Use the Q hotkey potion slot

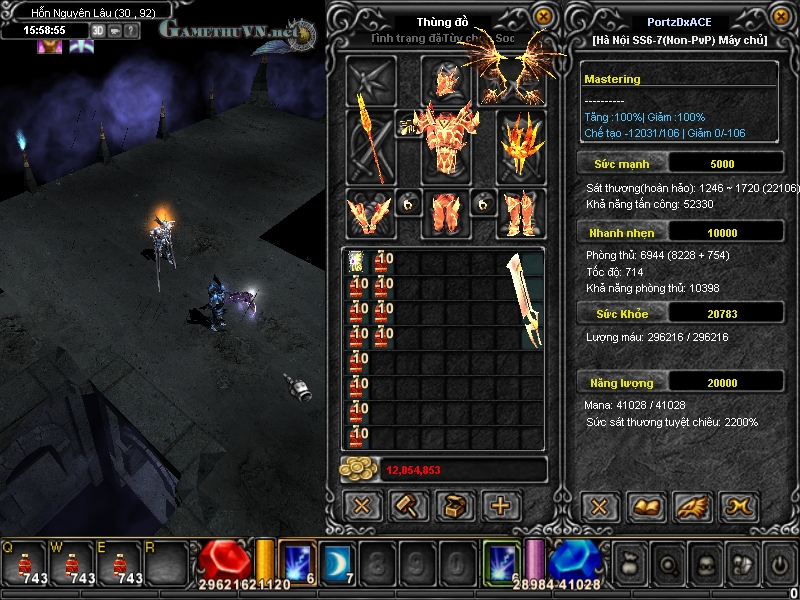click(x=24, y=564)
